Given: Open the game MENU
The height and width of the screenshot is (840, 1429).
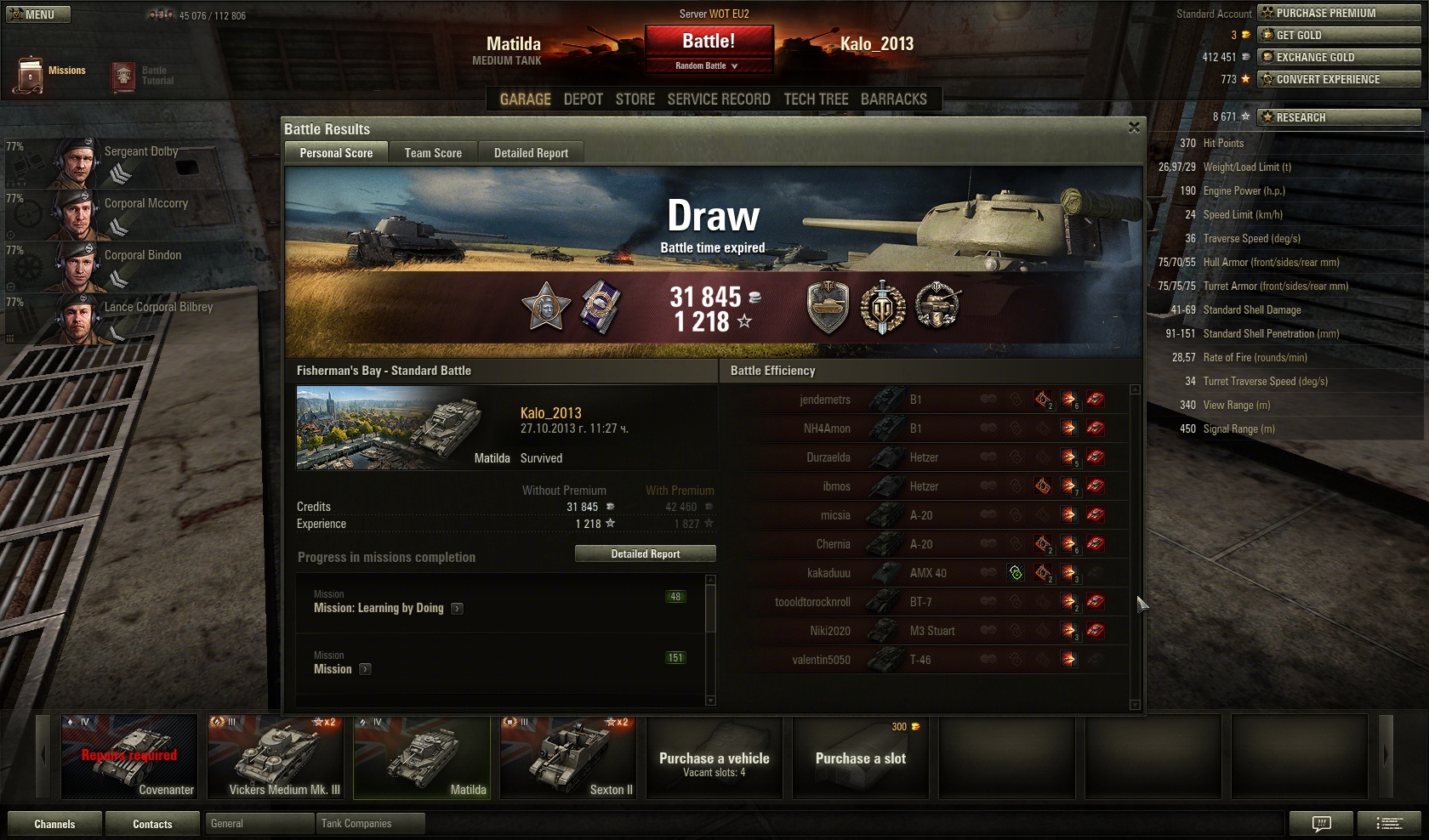Looking at the screenshot, I should click(38, 14).
